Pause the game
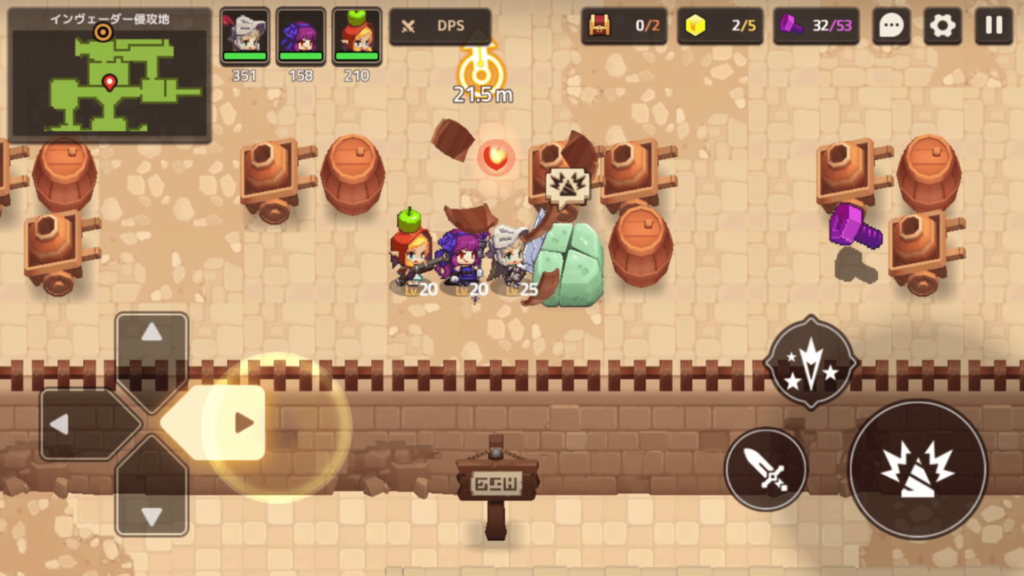The height and width of the screenshot is (576, 1024). pyautogui.click(x=993, y=27)
